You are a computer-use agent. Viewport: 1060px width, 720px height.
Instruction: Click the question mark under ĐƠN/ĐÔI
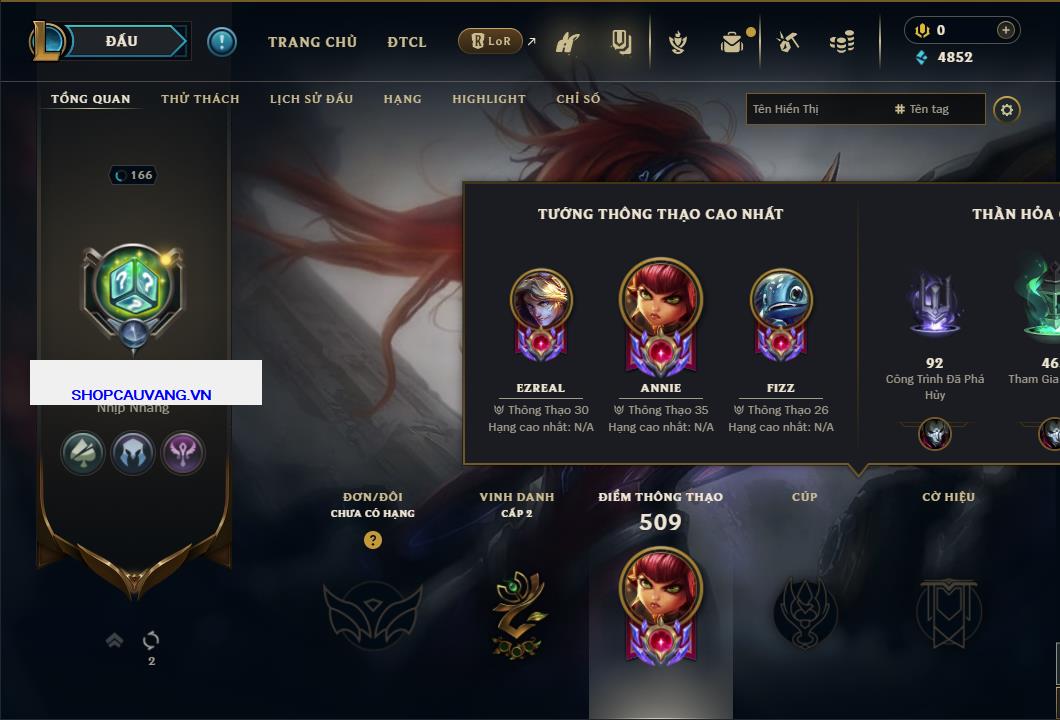[x=373, y=540]
